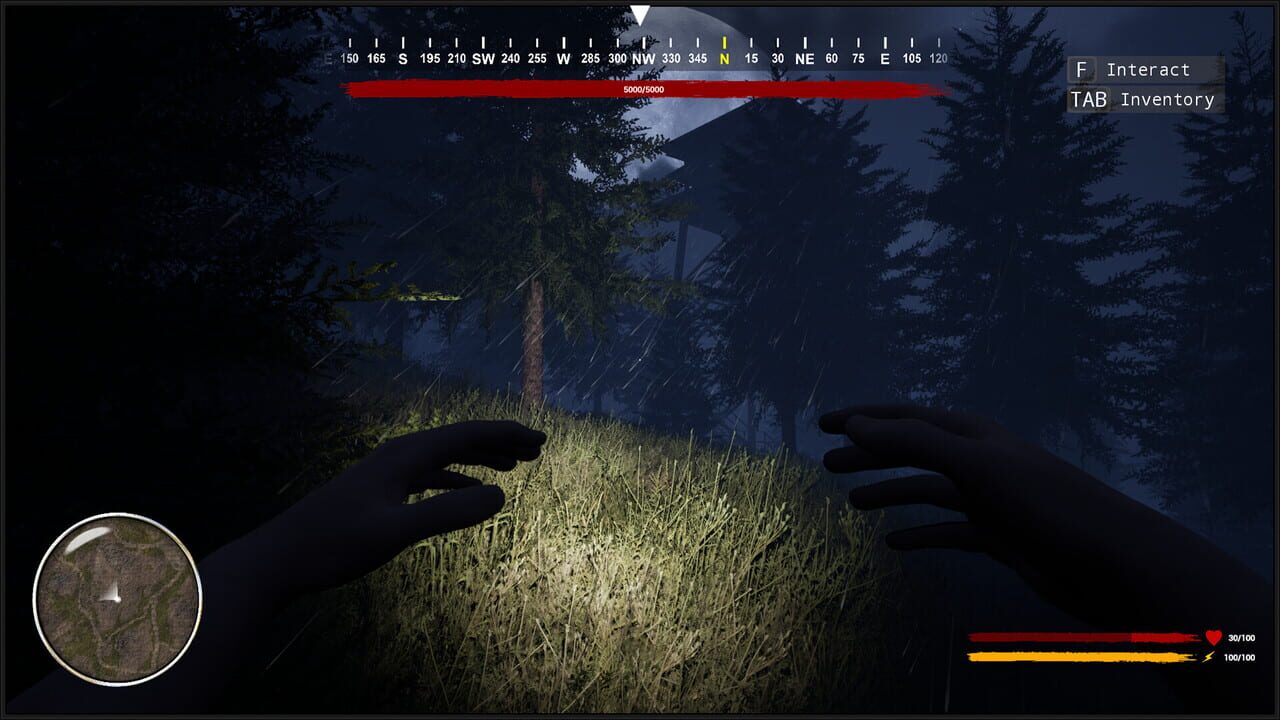The image size is (1280, 720).
Task: Click the 100/100 stamina bar
Action: (x=1080, y=657)
